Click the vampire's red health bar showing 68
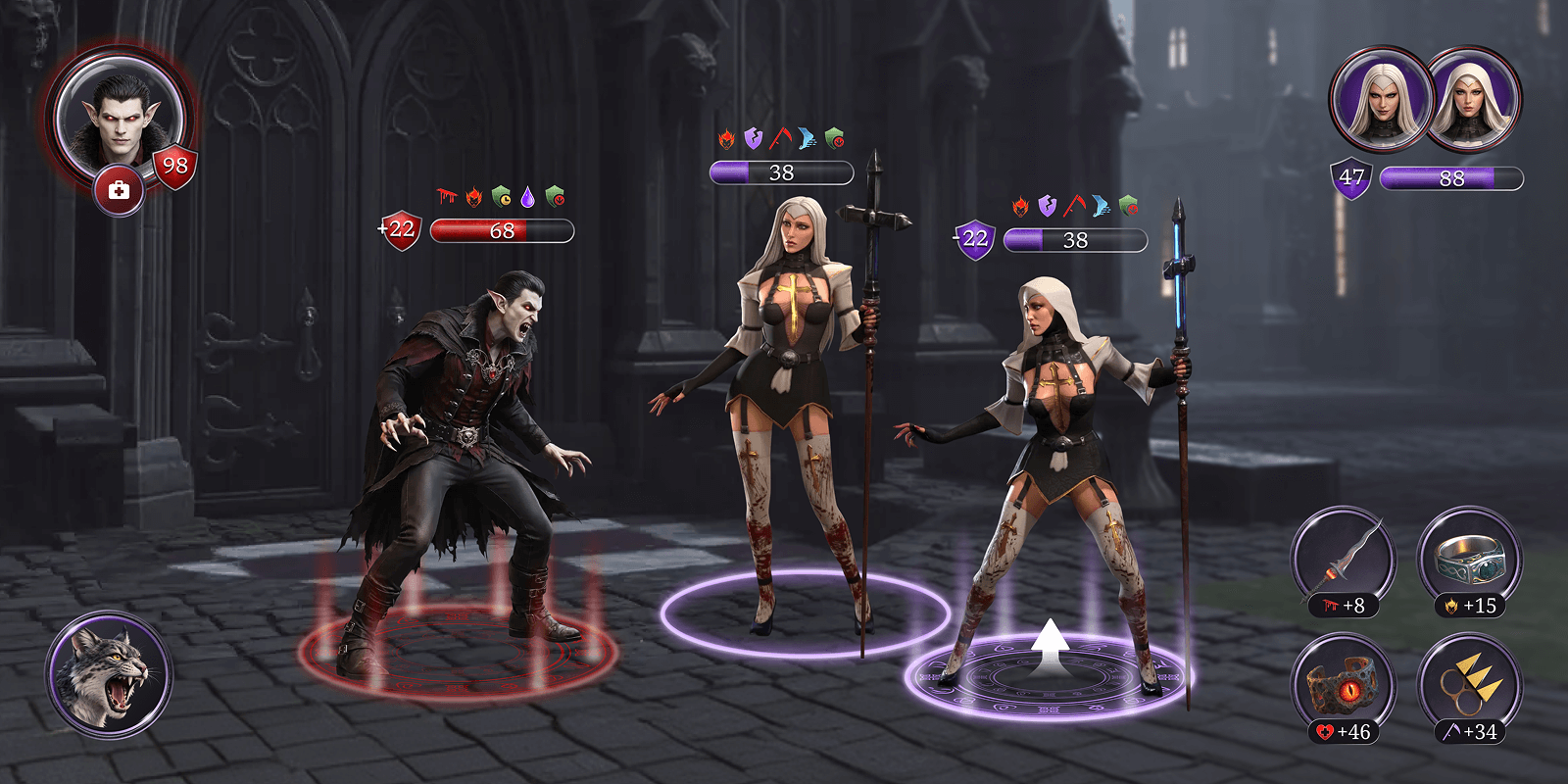 coord(501,231)
